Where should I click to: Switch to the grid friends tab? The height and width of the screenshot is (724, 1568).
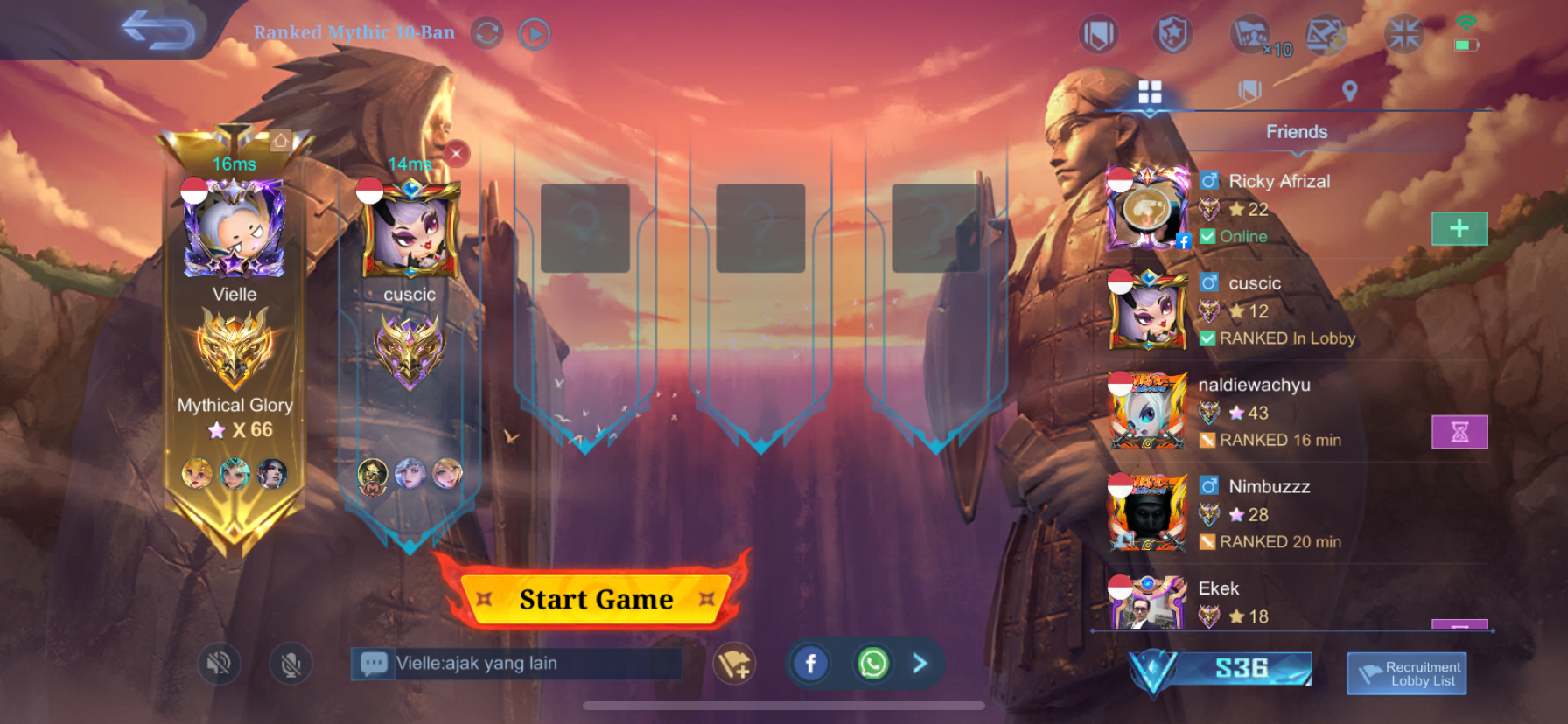[x=1150, y=92]
